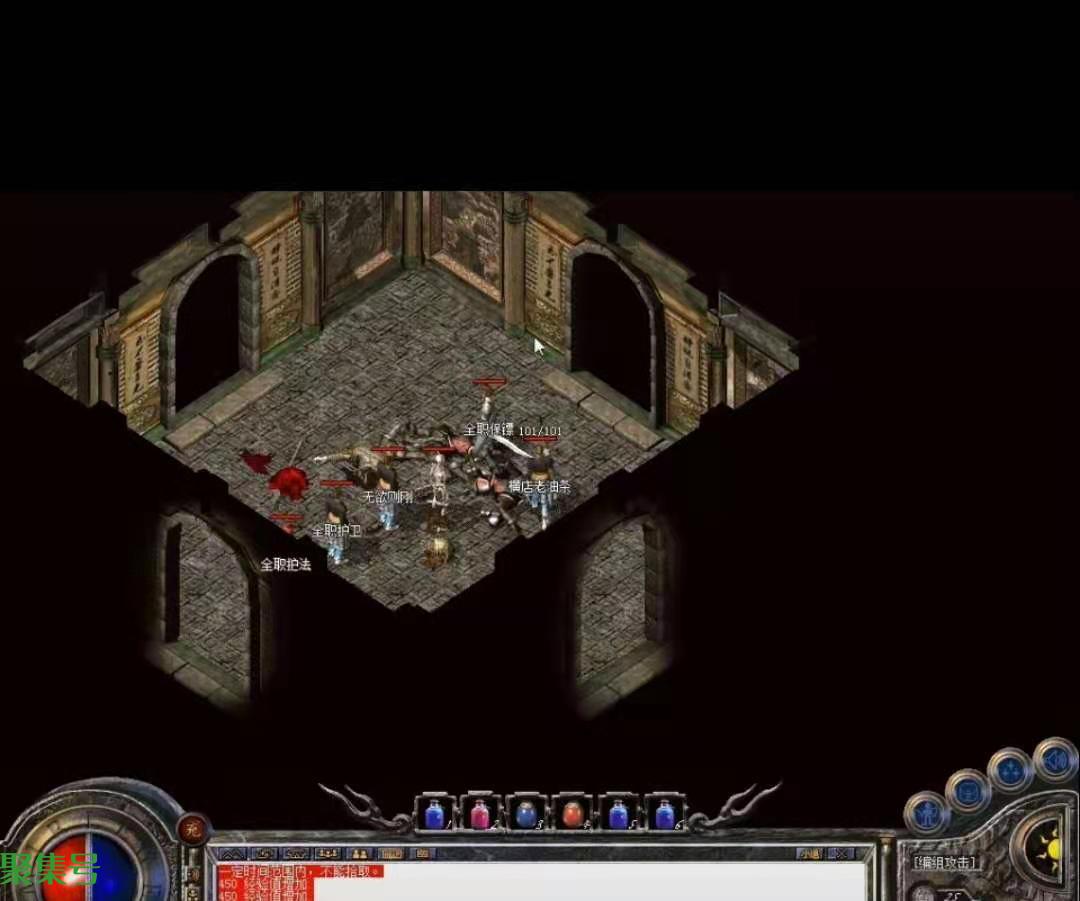This screenshot has height=901, width=1080.
Task: Use the pink potion in belt slot 2
Action: [480, 814]
